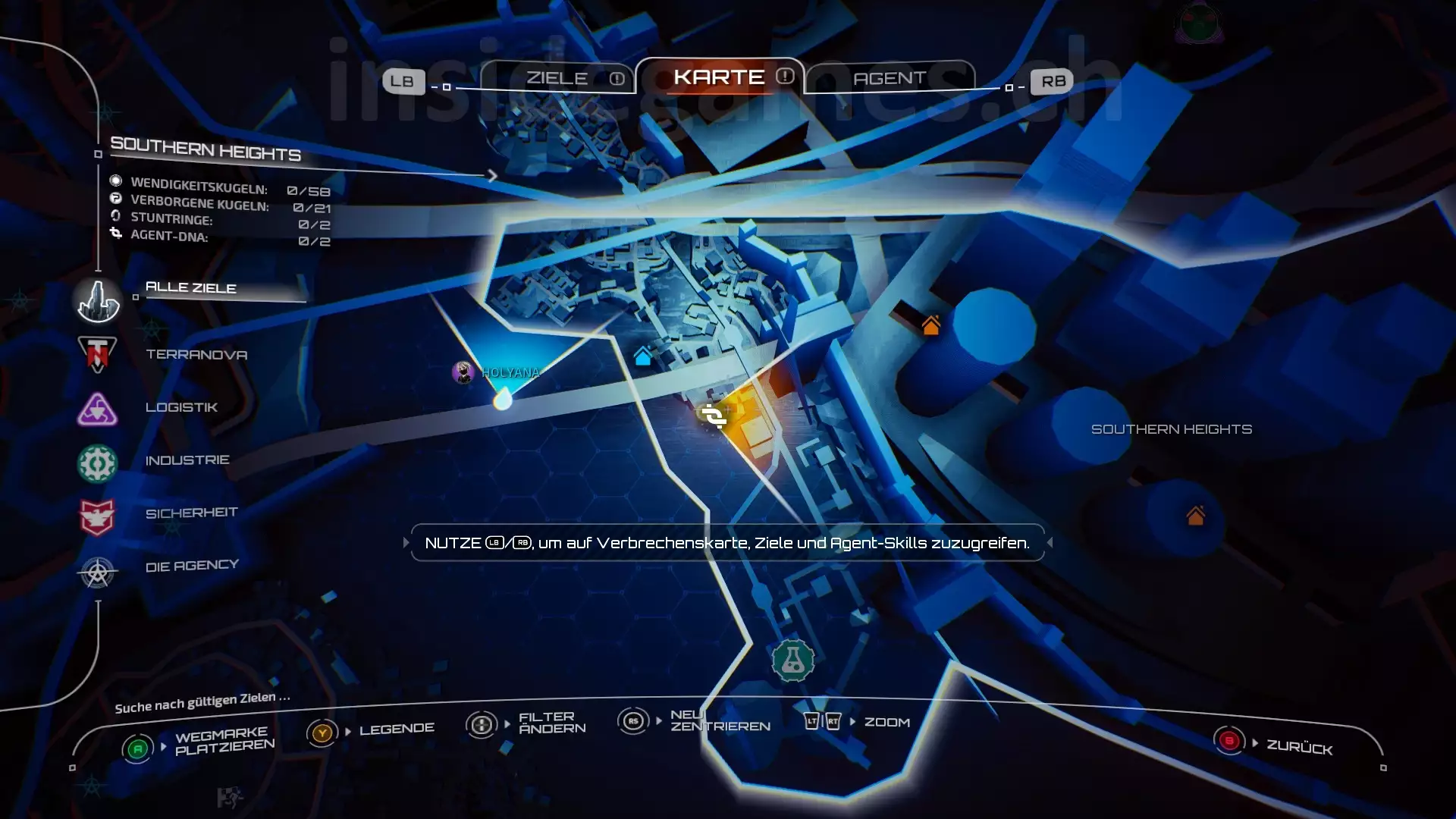The image size is (1456, 819).
Task: Advance the tutorial hint with right arrow
Action: tap(1050, 543)
